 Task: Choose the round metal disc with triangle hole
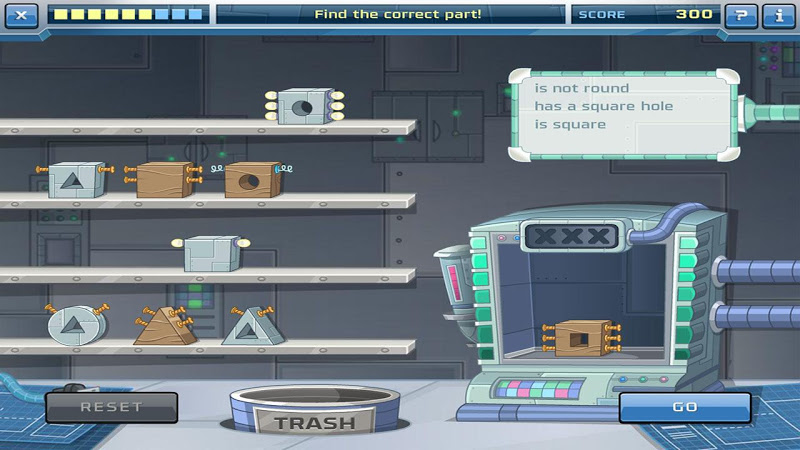[74, 324]
